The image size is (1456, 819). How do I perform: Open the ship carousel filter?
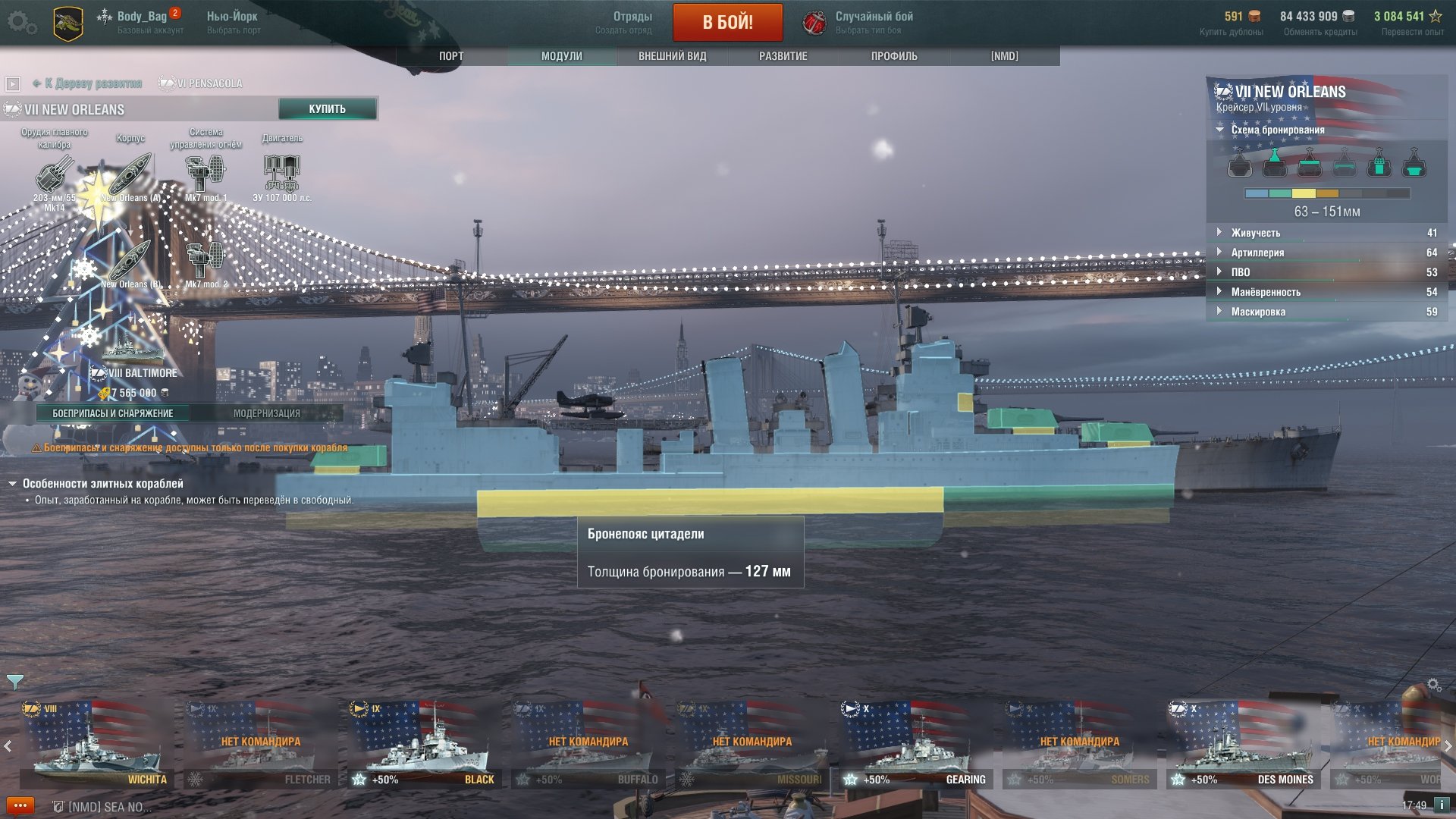point(14,682)
